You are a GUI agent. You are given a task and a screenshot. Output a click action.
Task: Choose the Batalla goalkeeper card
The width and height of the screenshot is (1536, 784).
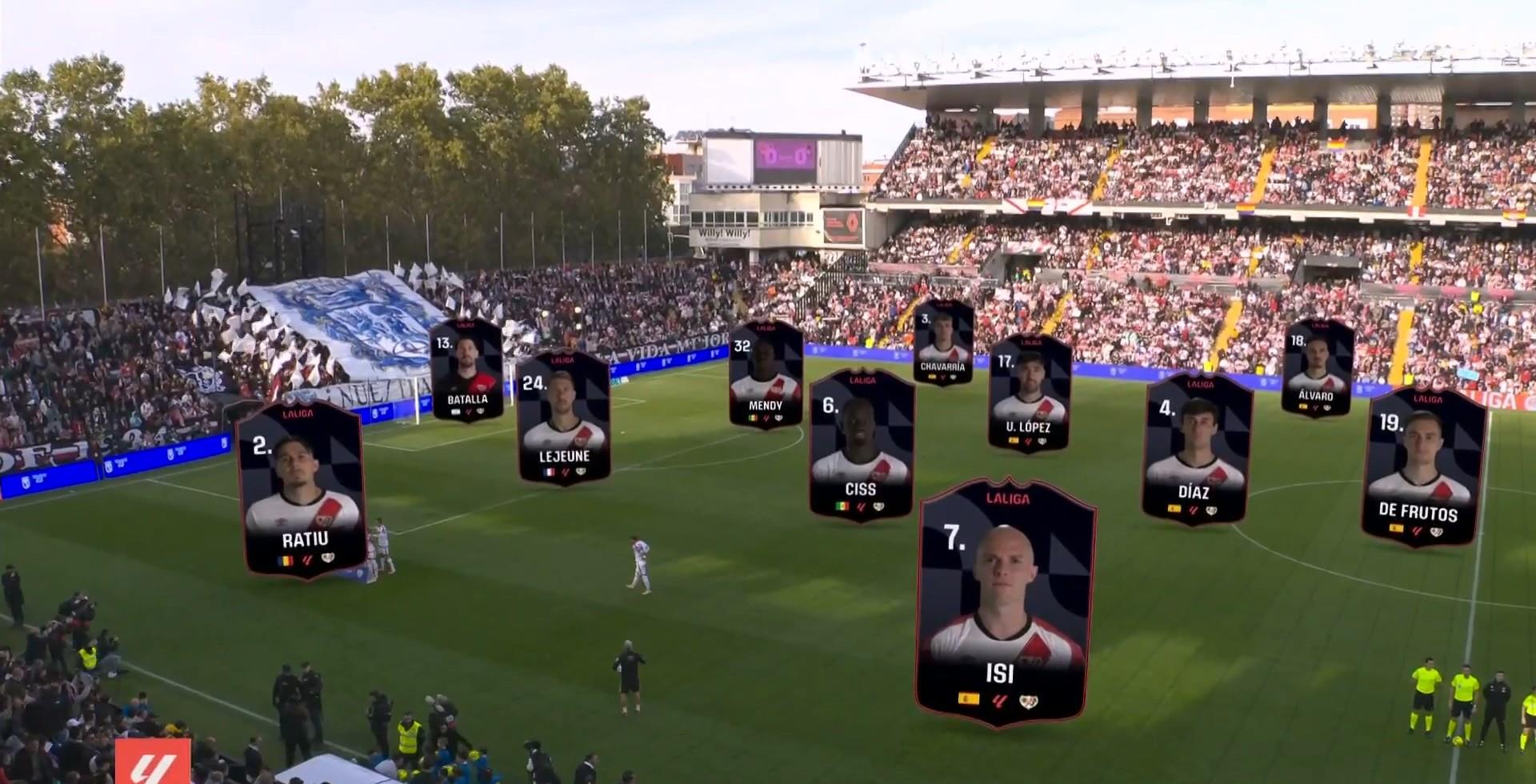tap(467, 370)
